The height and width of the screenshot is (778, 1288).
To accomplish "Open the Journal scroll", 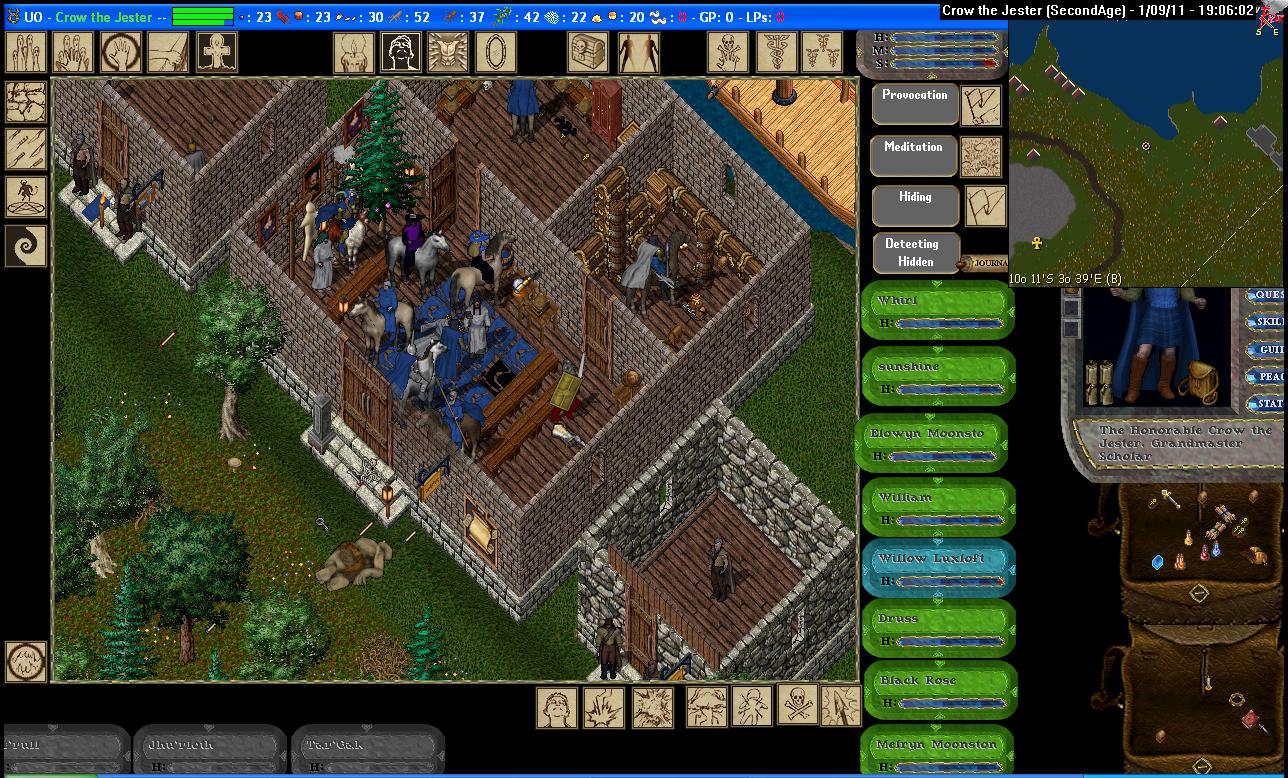I will 984,264.
